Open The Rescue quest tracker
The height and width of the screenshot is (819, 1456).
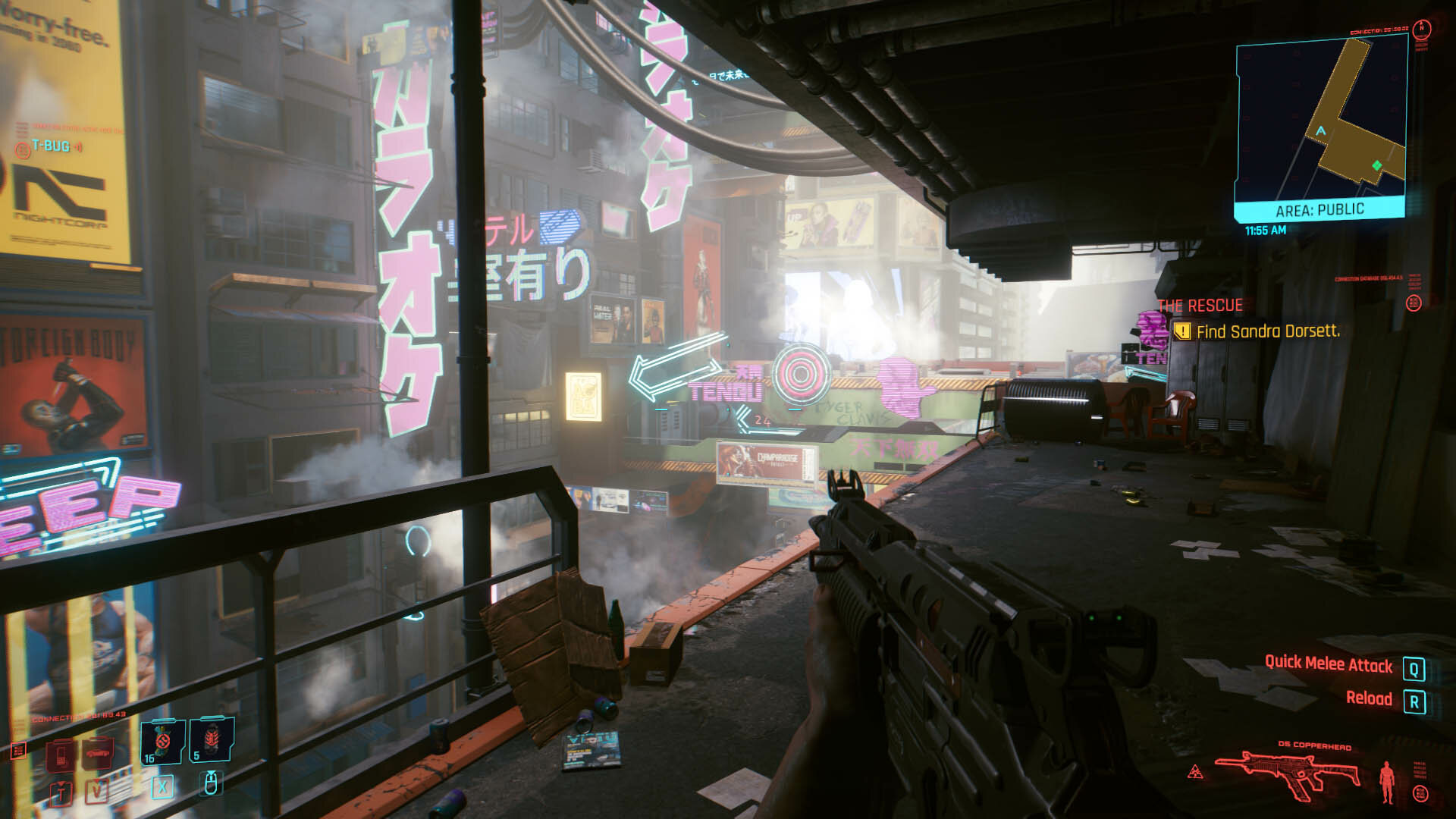(1200, 306)
